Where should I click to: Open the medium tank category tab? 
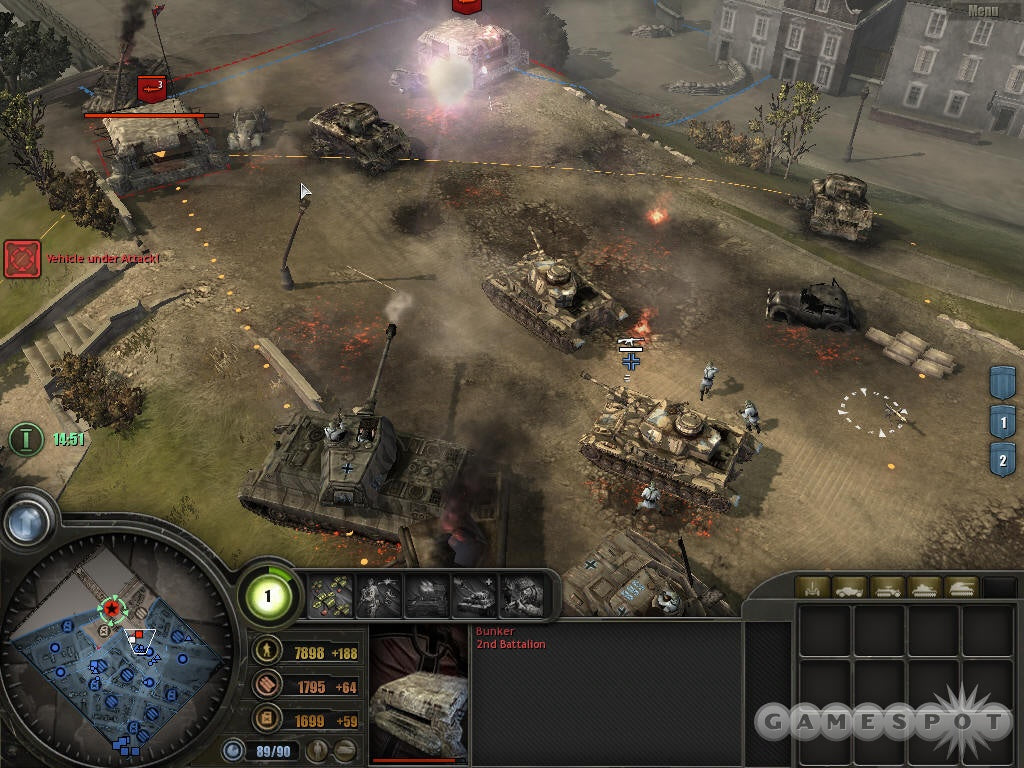(x=924, y=587)
